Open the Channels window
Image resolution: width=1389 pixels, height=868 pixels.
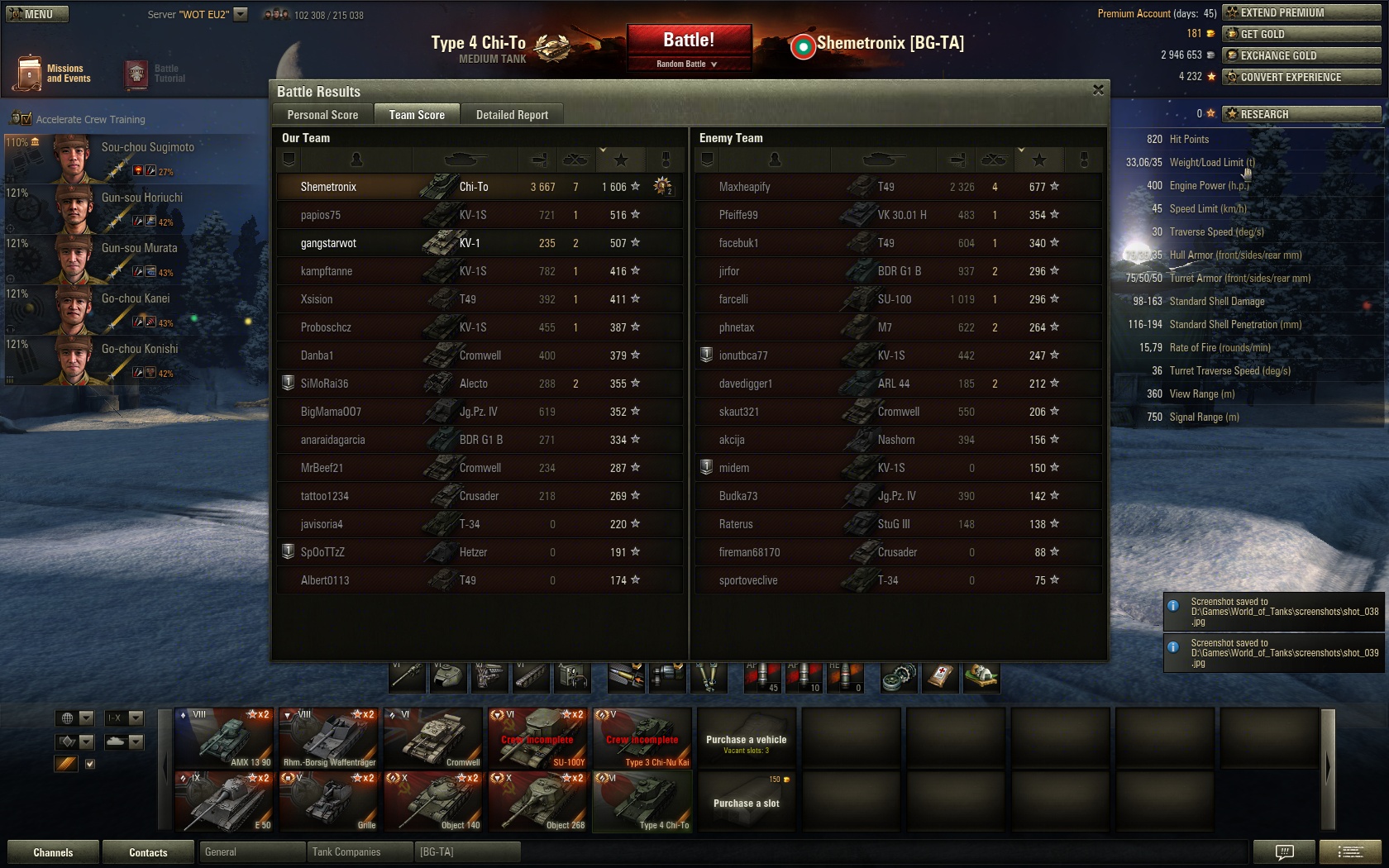pos(53,852)
